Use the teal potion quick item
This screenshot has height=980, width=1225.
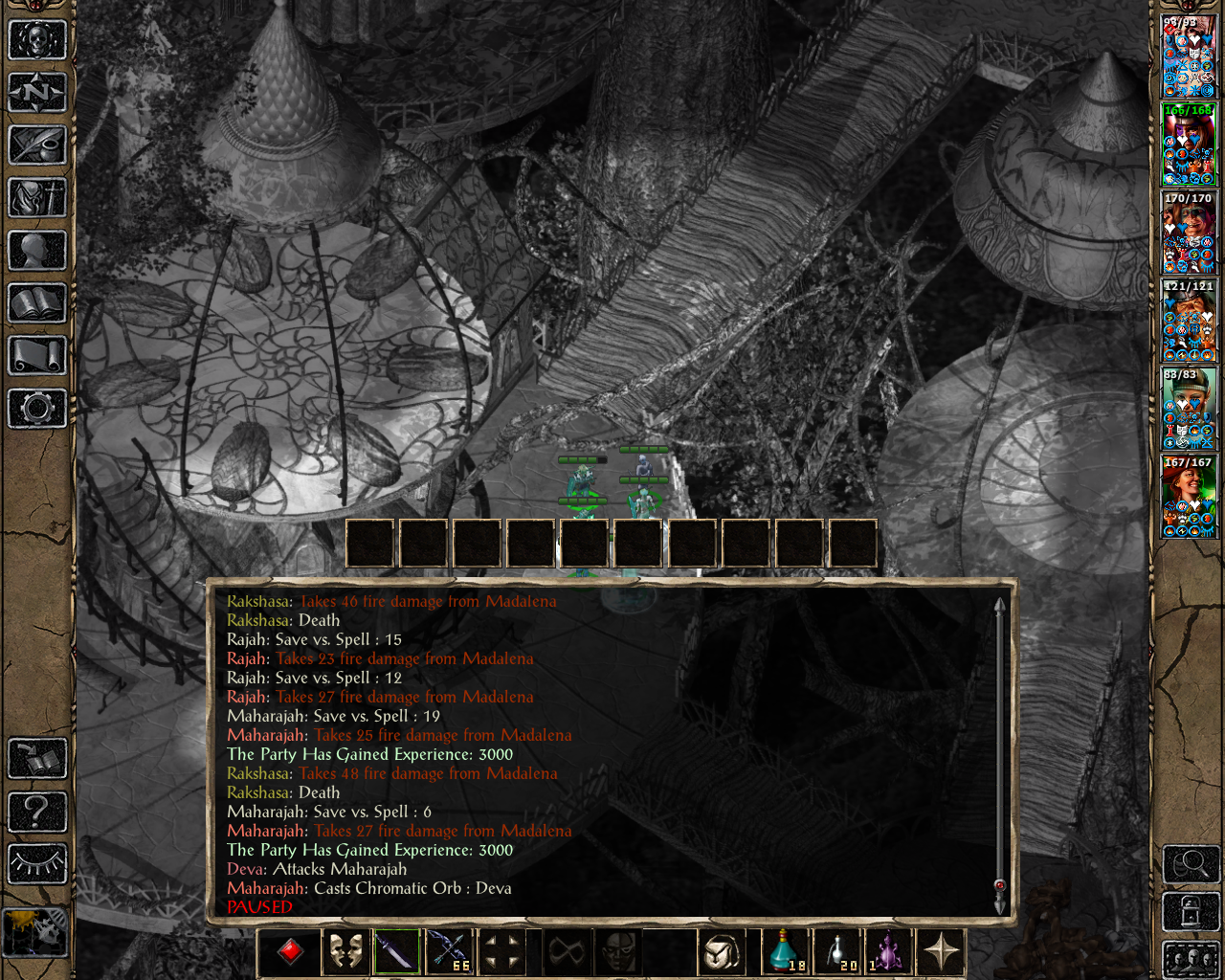[x=787, y=951]
